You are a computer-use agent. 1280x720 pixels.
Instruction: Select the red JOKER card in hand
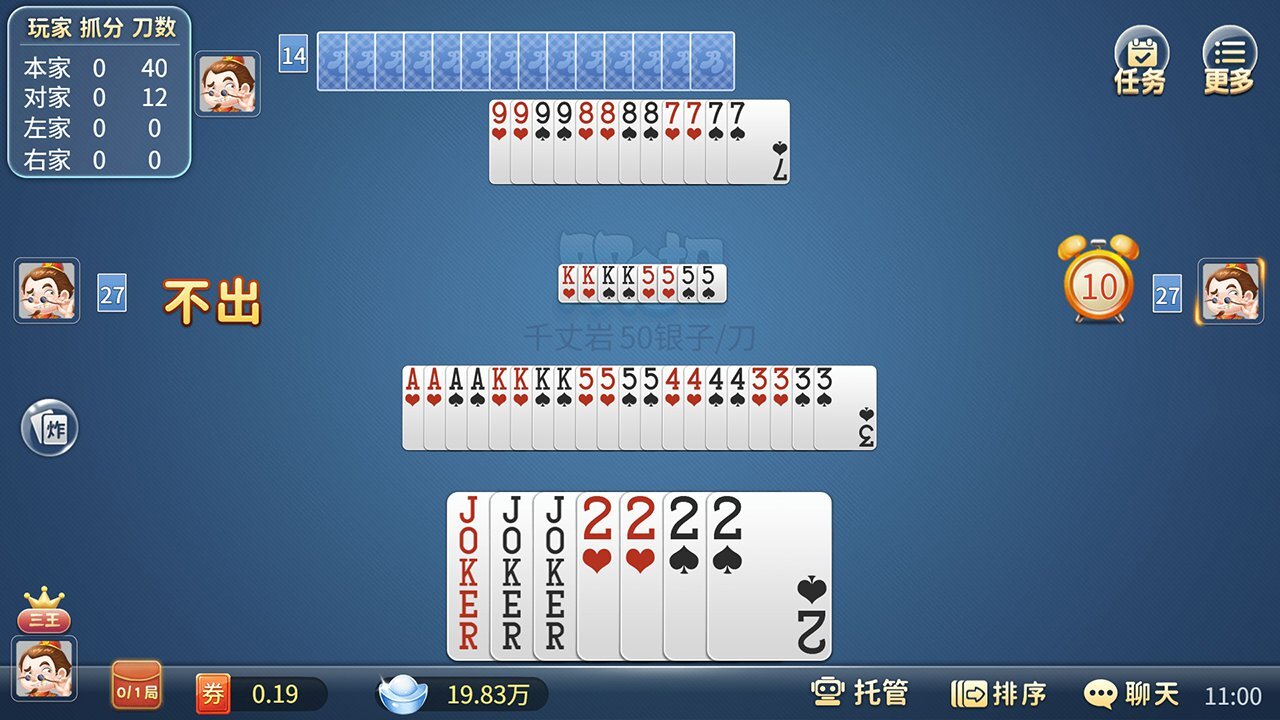click(467, 575)
